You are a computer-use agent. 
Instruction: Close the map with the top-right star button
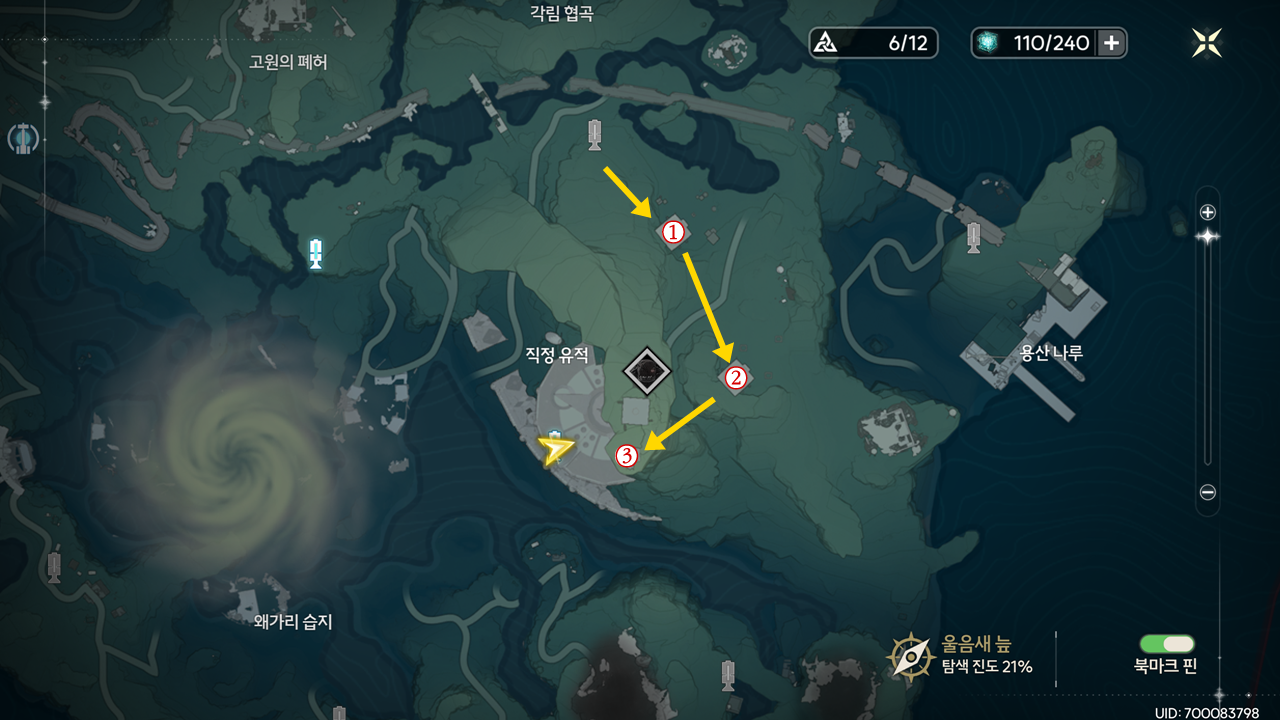tap(1207, 43)
